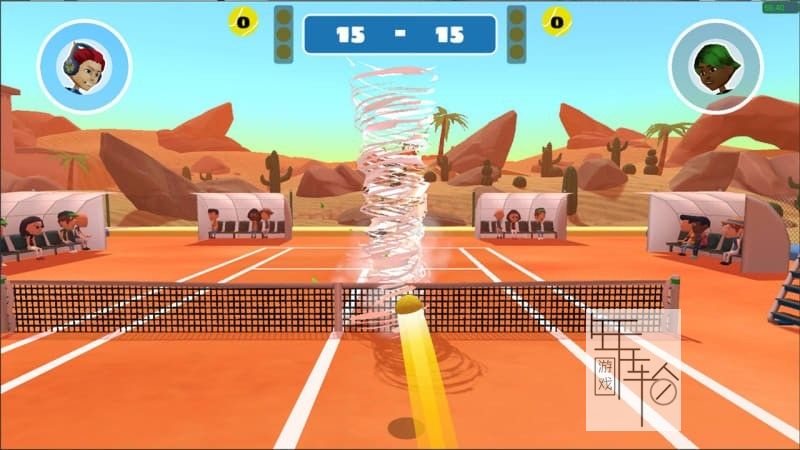Viewport: 800px width, 450px height.
Task: Click the red-haired player portrait
Action: 84,67
